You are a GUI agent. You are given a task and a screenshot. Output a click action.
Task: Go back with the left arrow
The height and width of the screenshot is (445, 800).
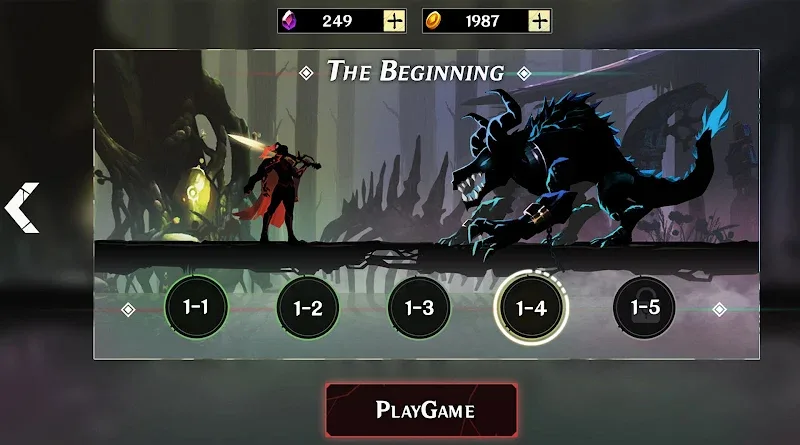click(22, 208)
